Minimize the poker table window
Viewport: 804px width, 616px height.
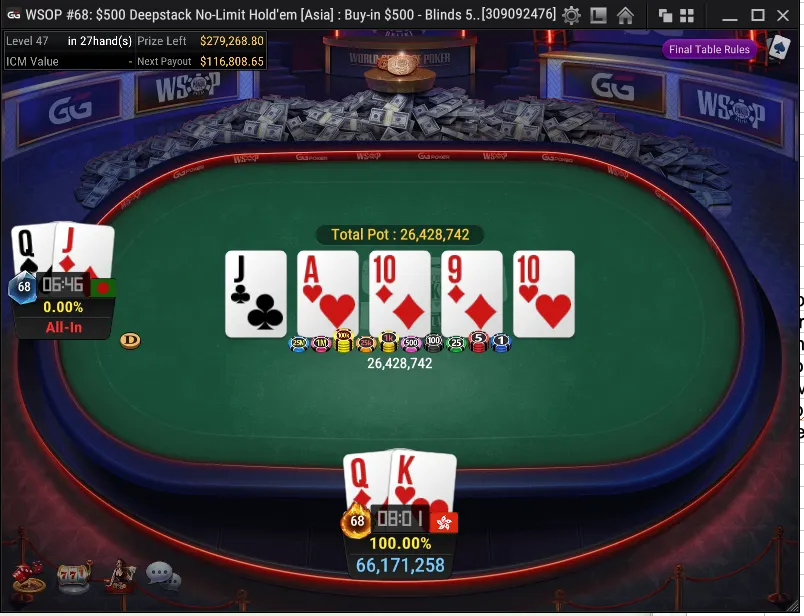(x=729, y=15)
